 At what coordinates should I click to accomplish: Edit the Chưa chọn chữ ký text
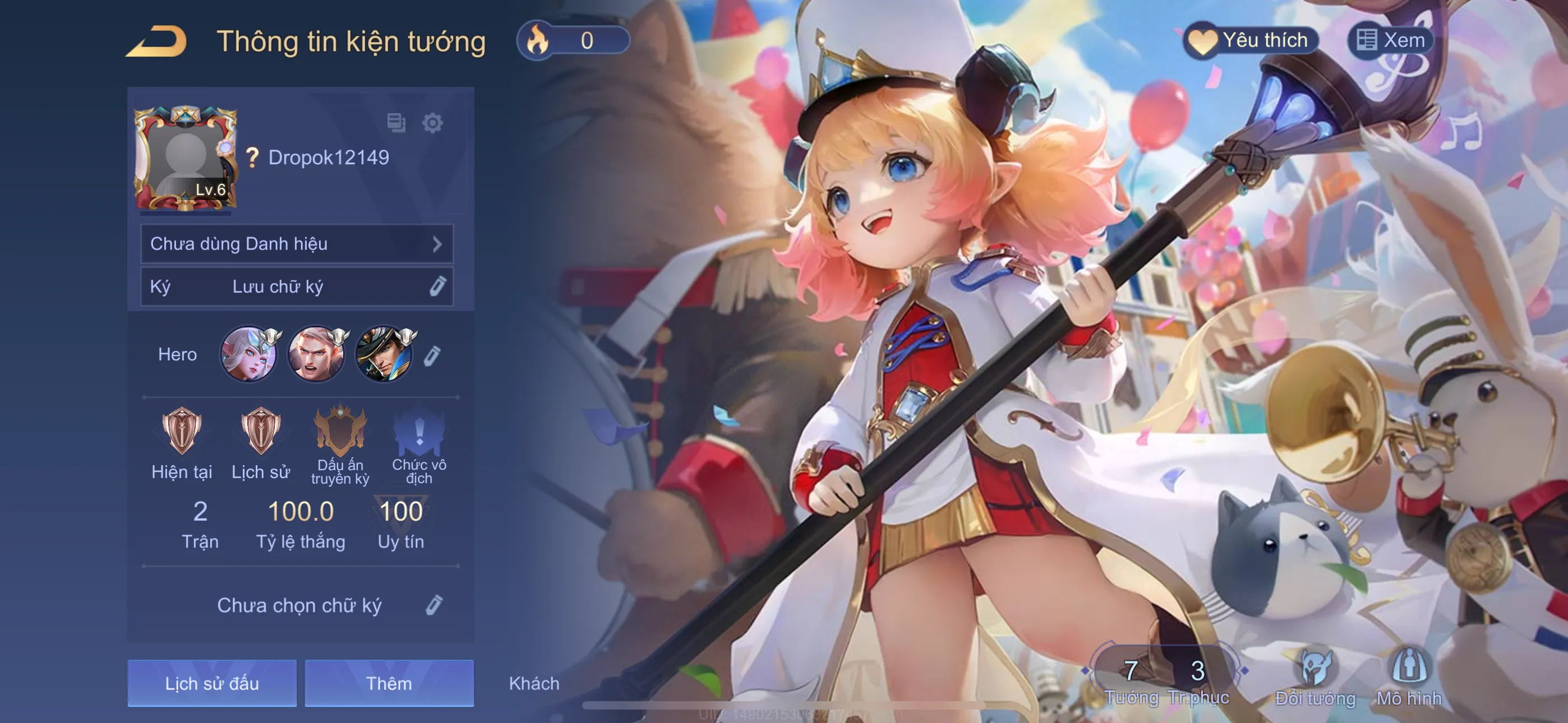(x=433, y=605)
